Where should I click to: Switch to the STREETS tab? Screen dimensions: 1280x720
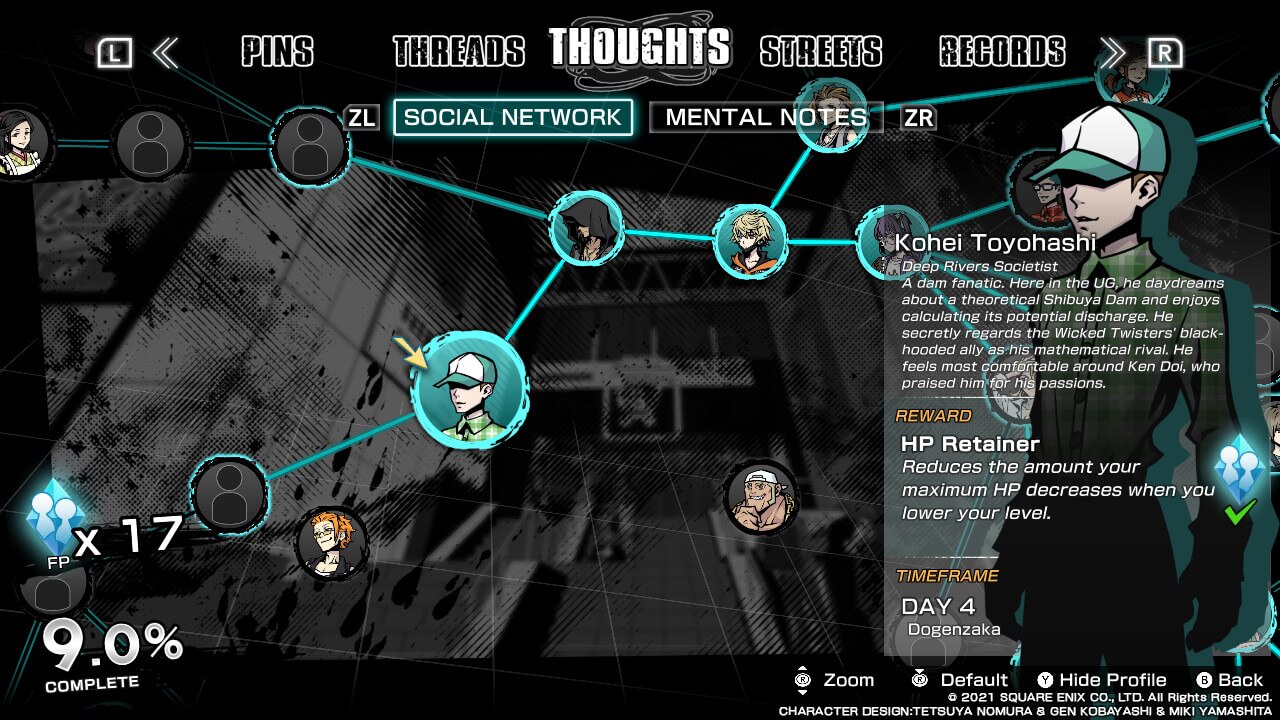tap(821, 50)
